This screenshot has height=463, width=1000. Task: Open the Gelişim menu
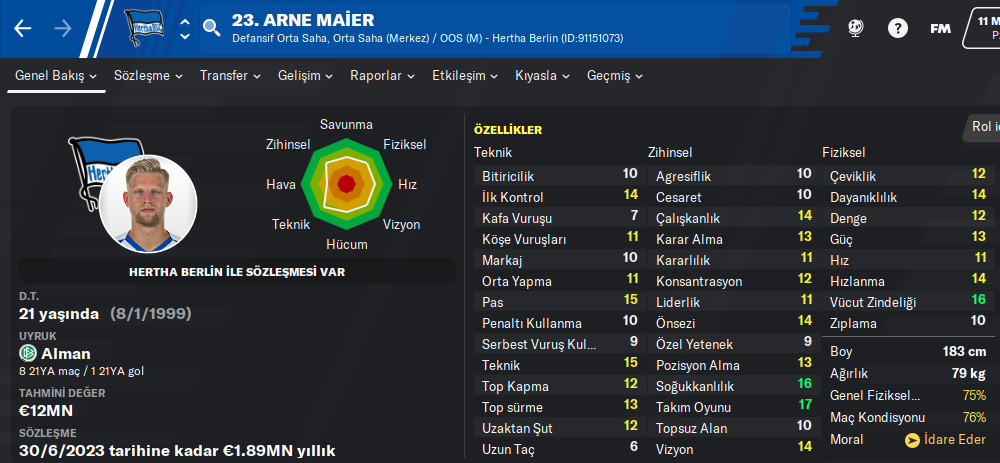[305, 76]
